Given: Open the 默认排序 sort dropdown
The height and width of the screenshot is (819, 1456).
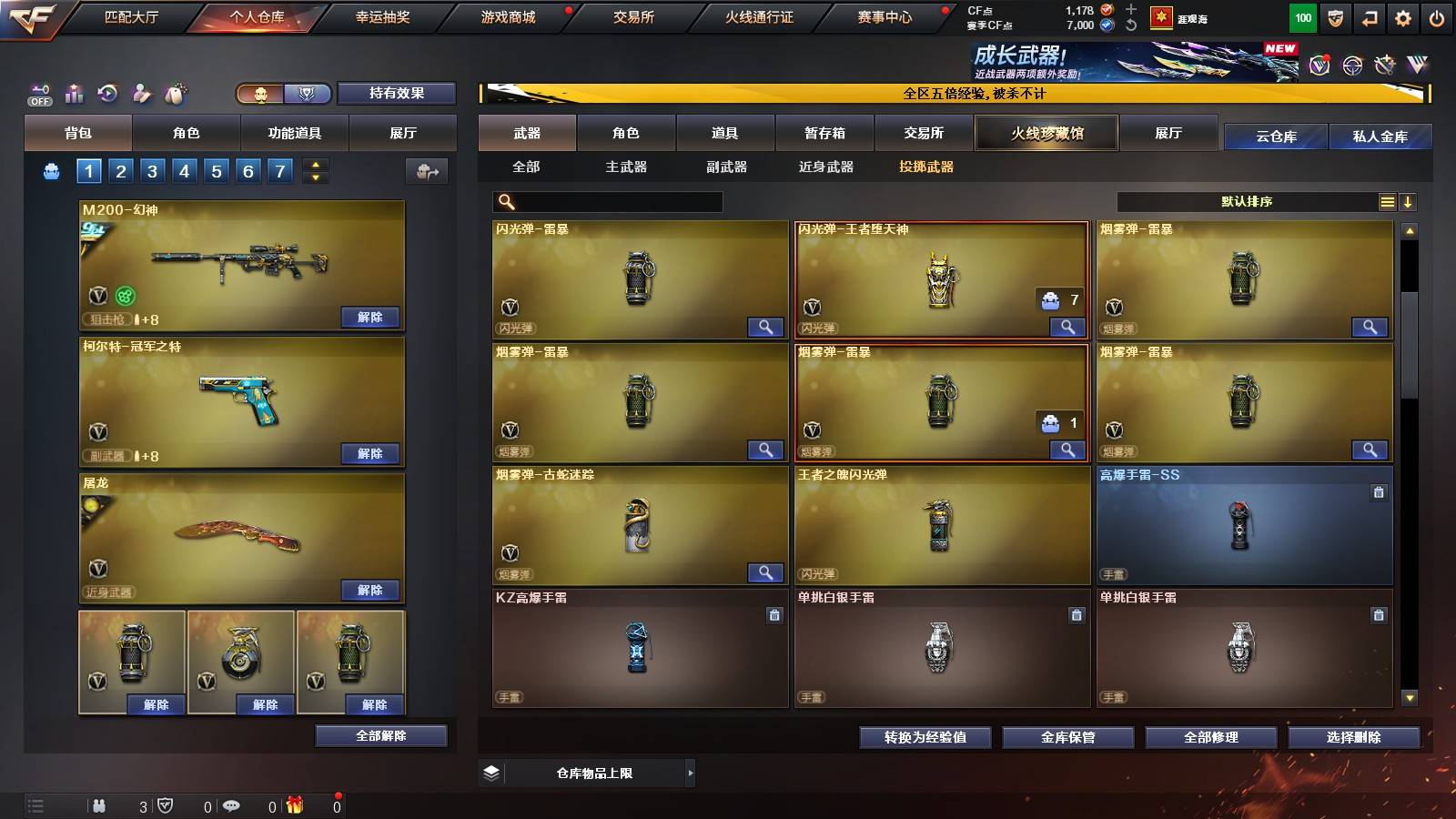Looking at the screenshot, I should (1247, 201).
